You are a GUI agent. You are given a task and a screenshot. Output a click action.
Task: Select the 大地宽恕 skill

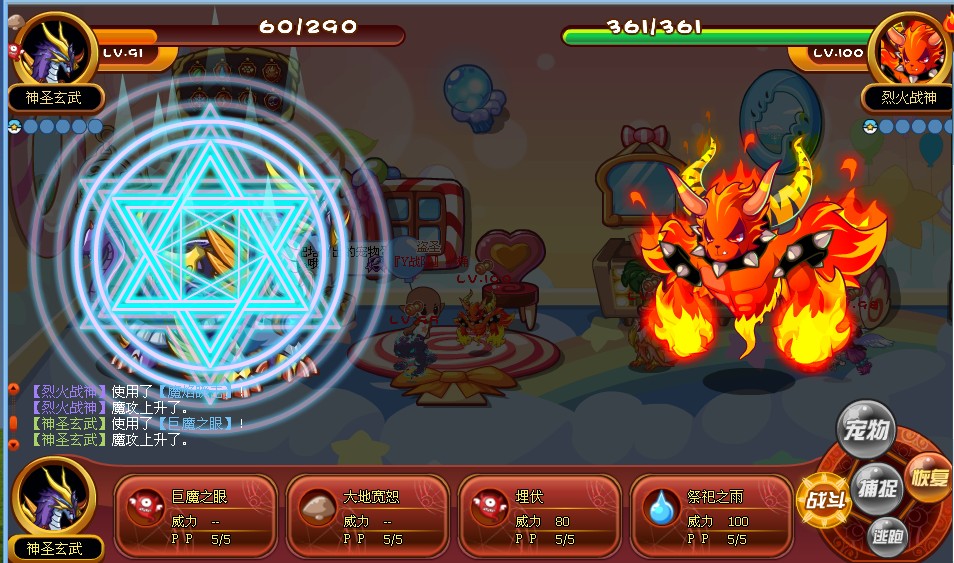367,516
